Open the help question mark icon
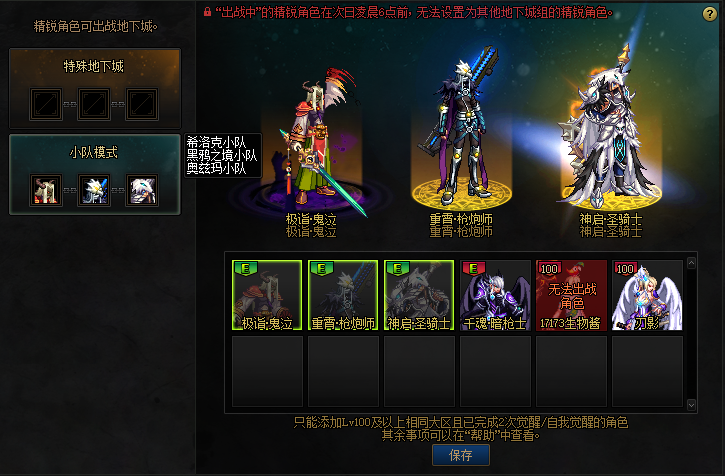The width and height of the screenshot is (725, 476). coord(710,13)
